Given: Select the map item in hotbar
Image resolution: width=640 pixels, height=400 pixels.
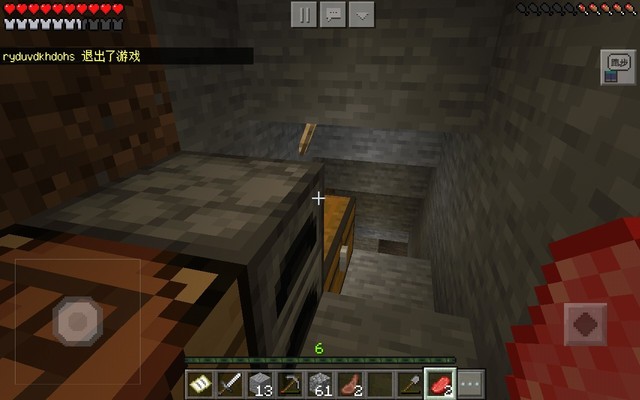Looking at the screenshot, I should 200,384.
